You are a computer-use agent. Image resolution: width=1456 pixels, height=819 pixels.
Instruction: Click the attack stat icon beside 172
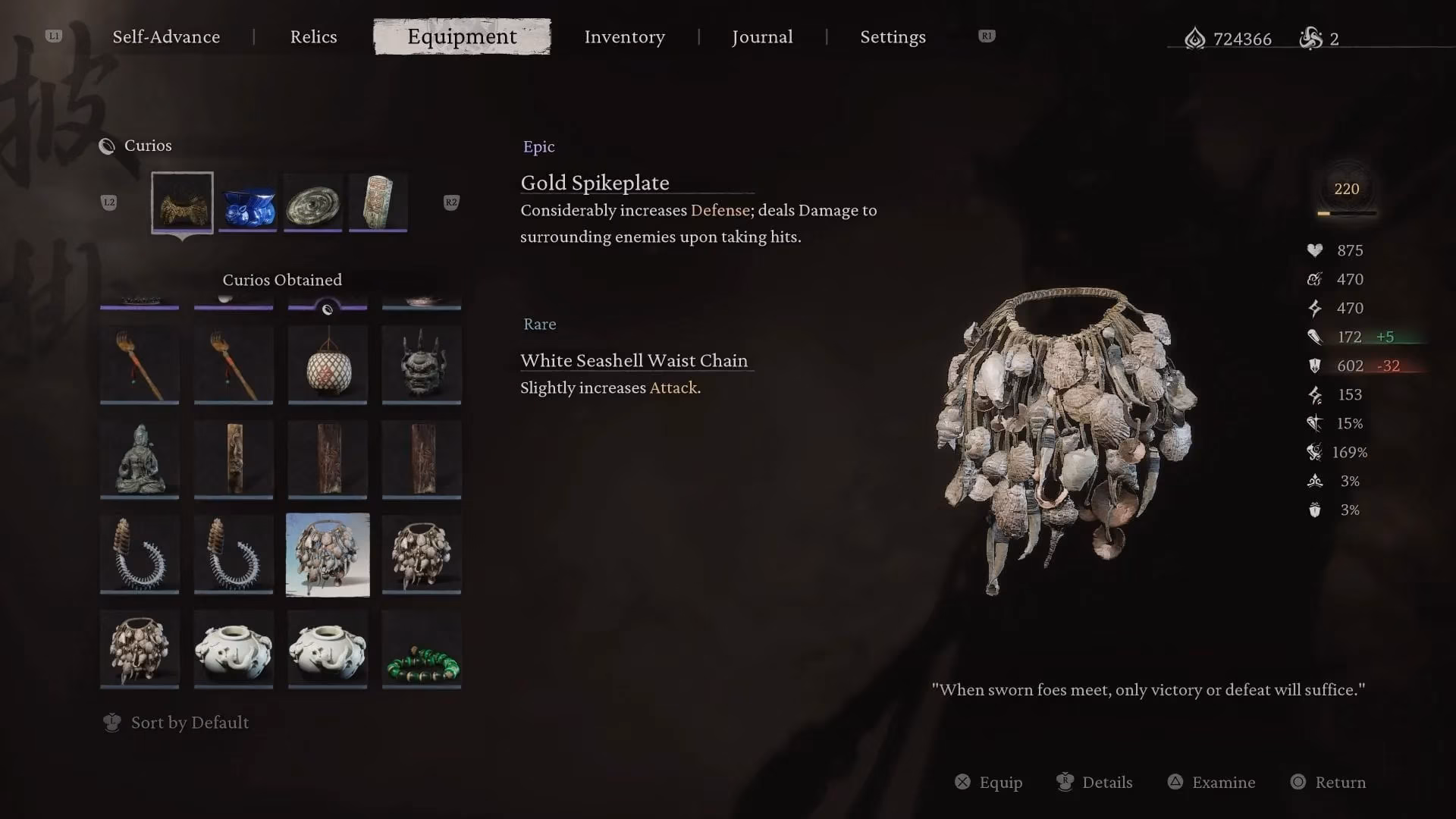pyautogui.click(x=1315, y=337)
